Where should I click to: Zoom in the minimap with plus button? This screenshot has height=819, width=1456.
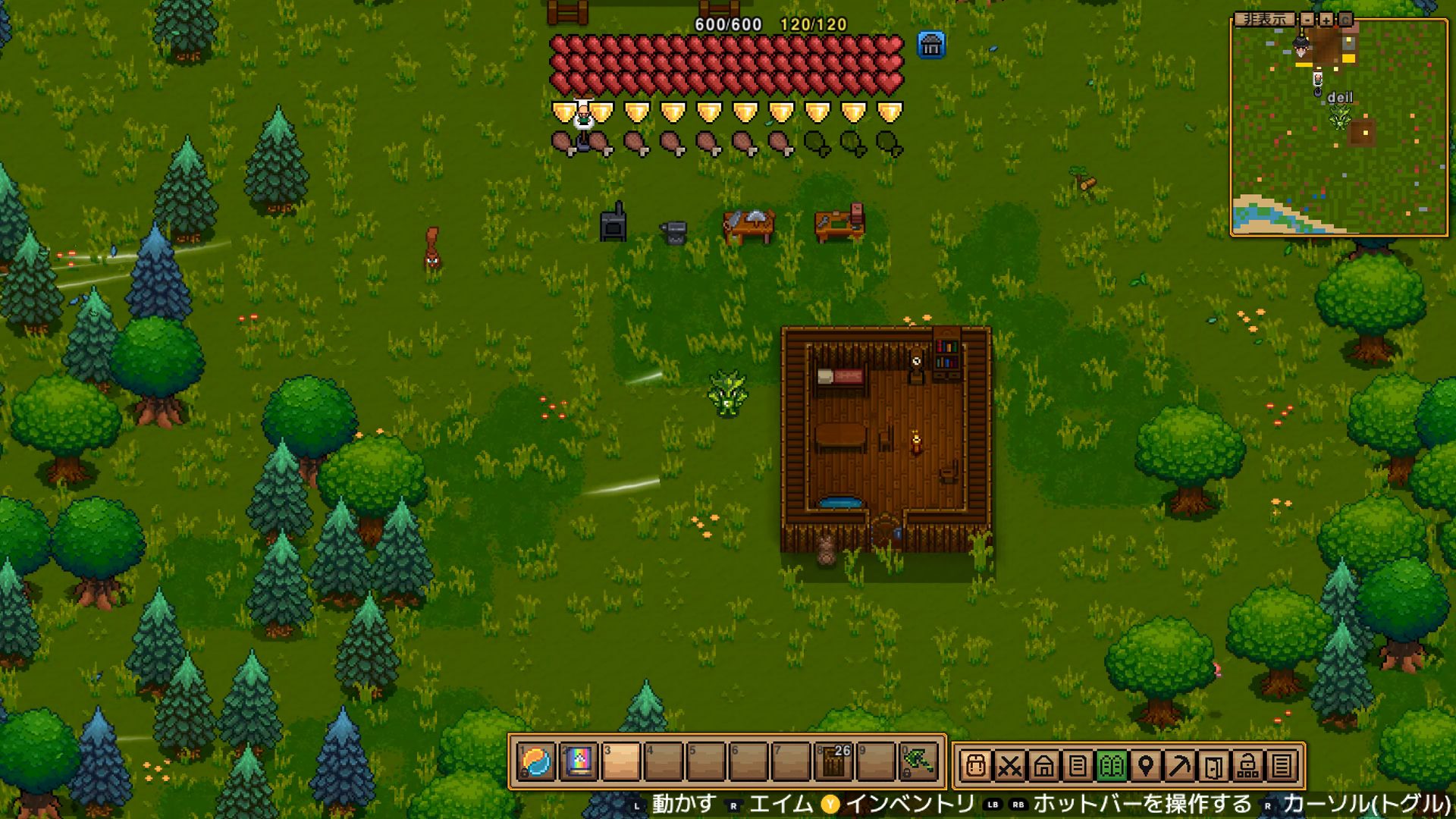(1326, 19)
